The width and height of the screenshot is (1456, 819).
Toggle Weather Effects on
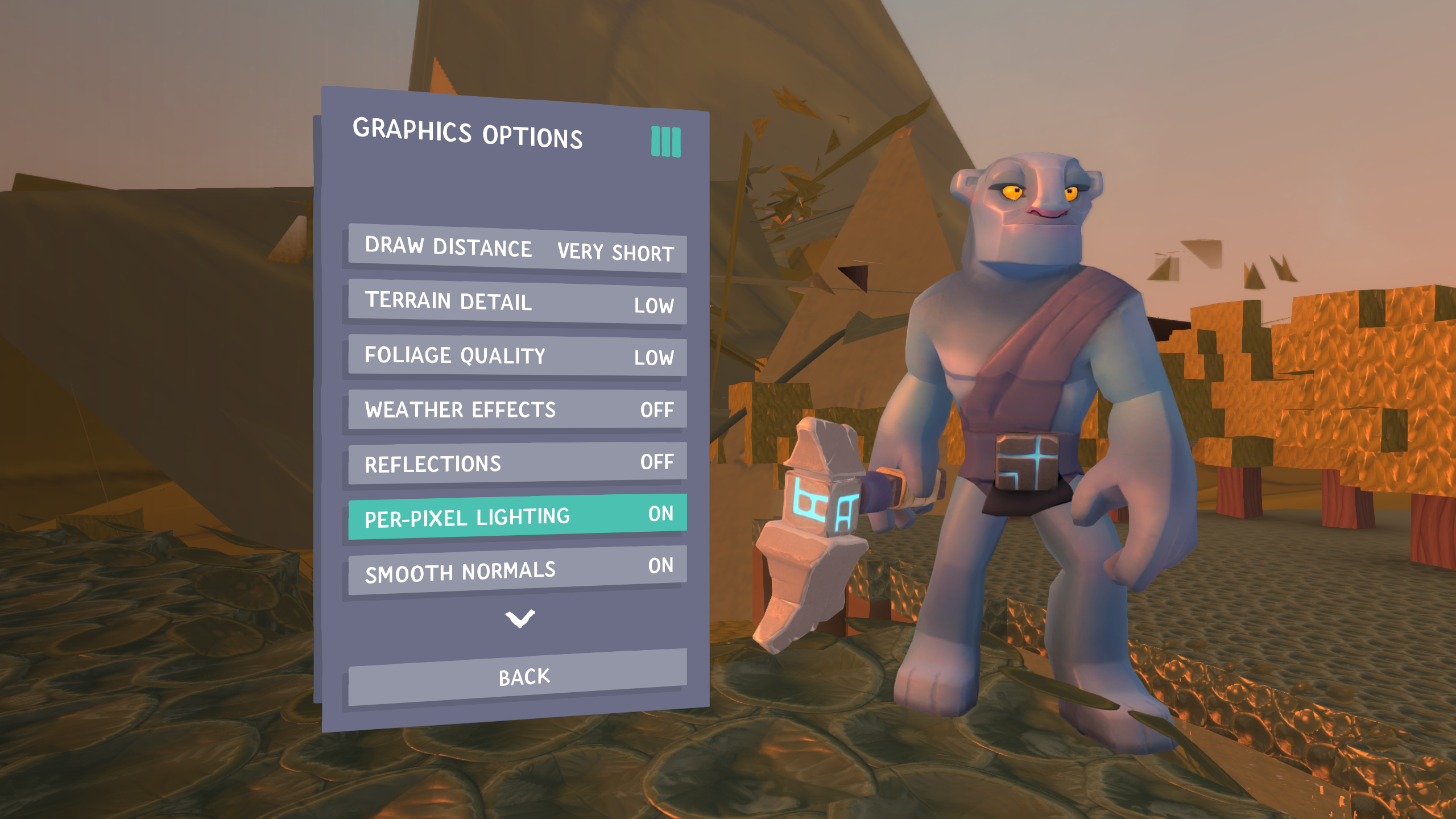[x=518, y=409]
